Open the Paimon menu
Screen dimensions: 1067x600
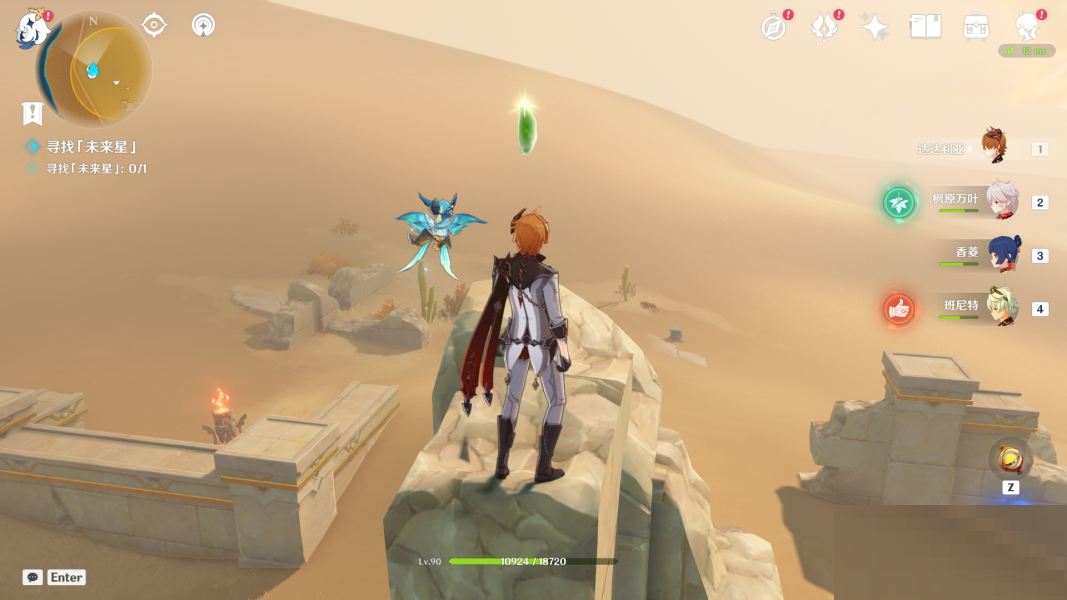click(32, 29)
